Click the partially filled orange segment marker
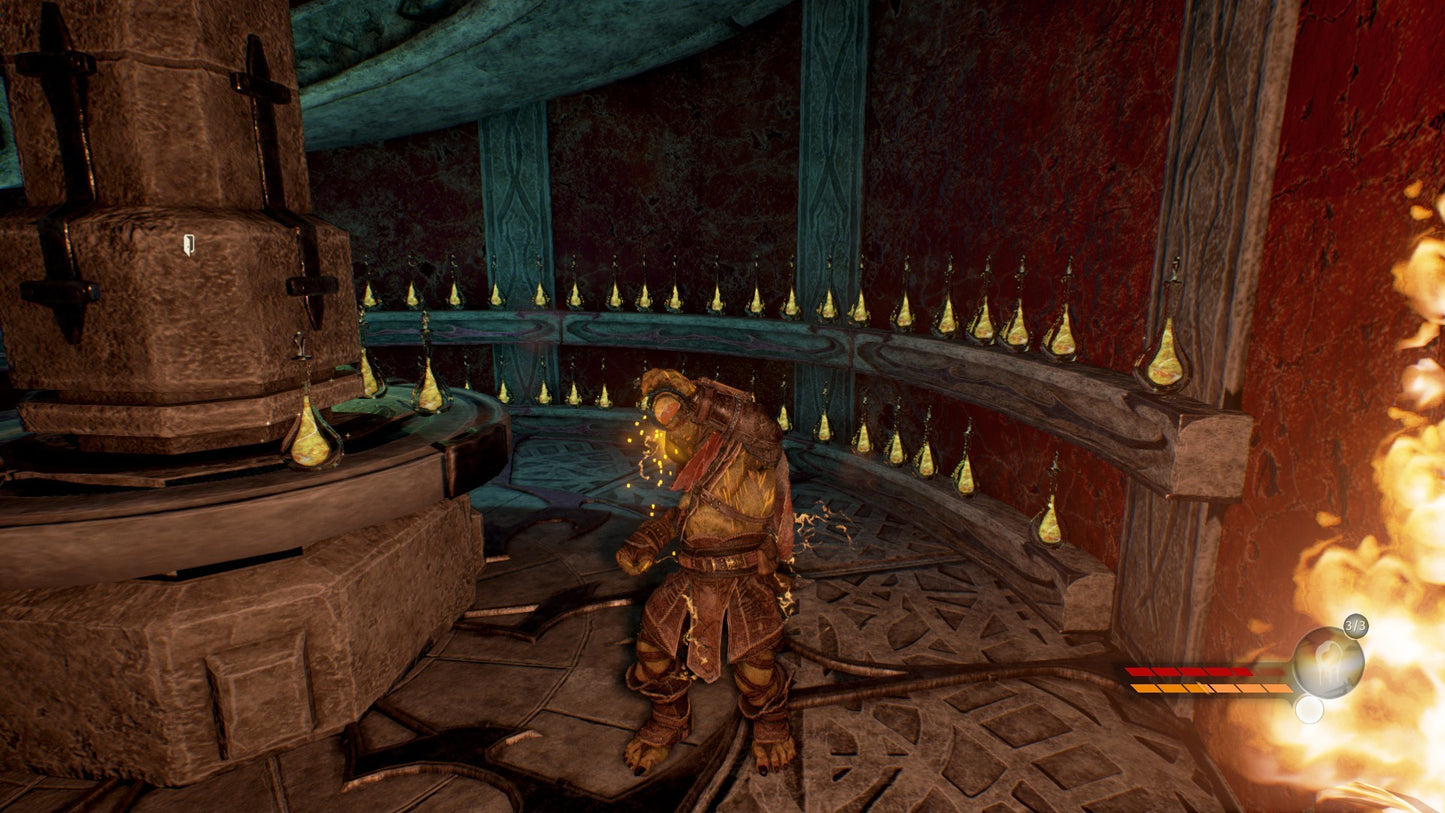The height and width of the screenshot is (813, 1445). tap(1203, 687)
